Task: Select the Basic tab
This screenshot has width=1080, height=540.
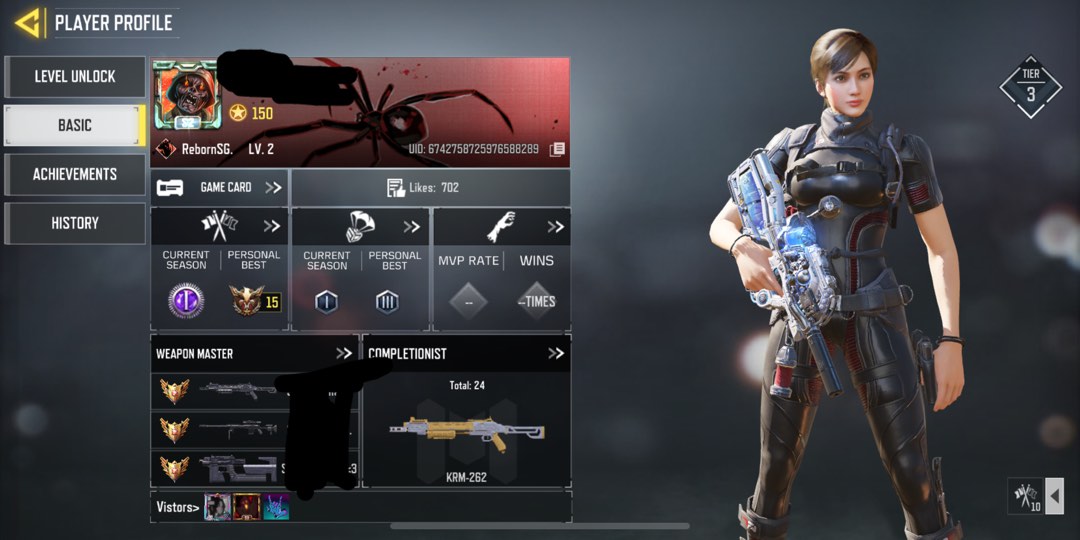Action: pyautogui.click(x=75, y=125)
